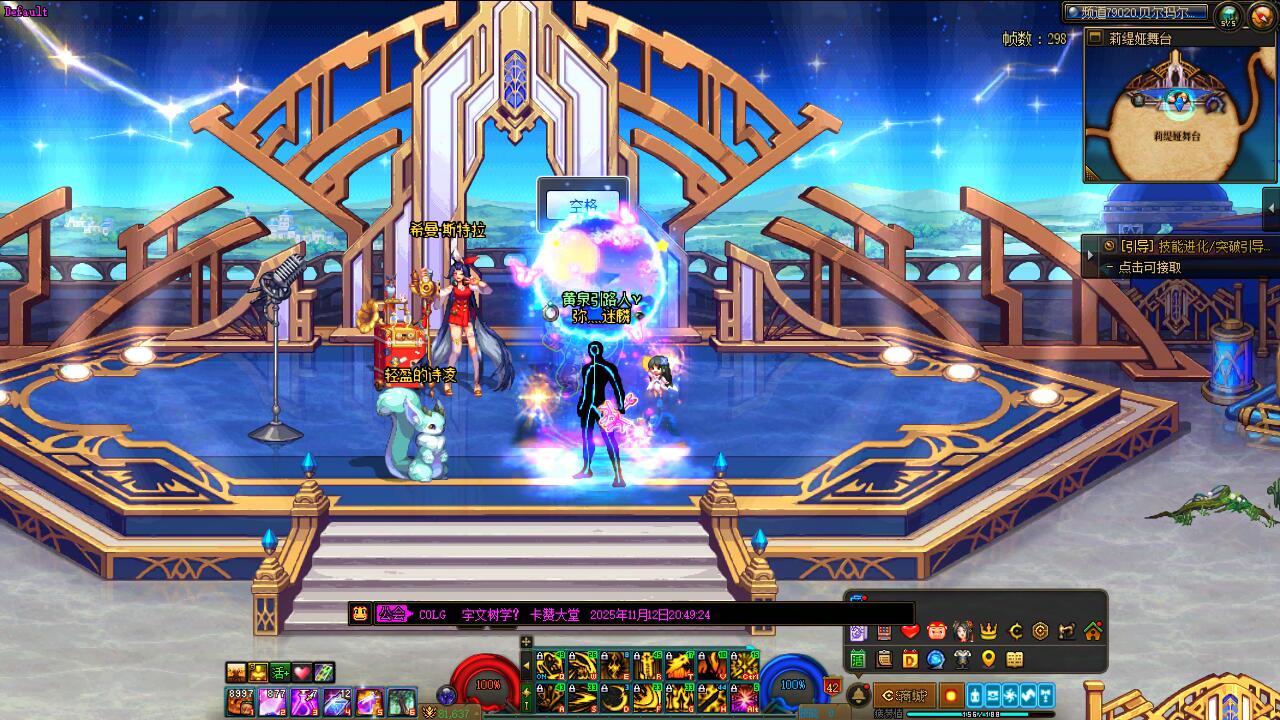Click the bell notification icon
The image size is (1280, 720).
(858, 695)
